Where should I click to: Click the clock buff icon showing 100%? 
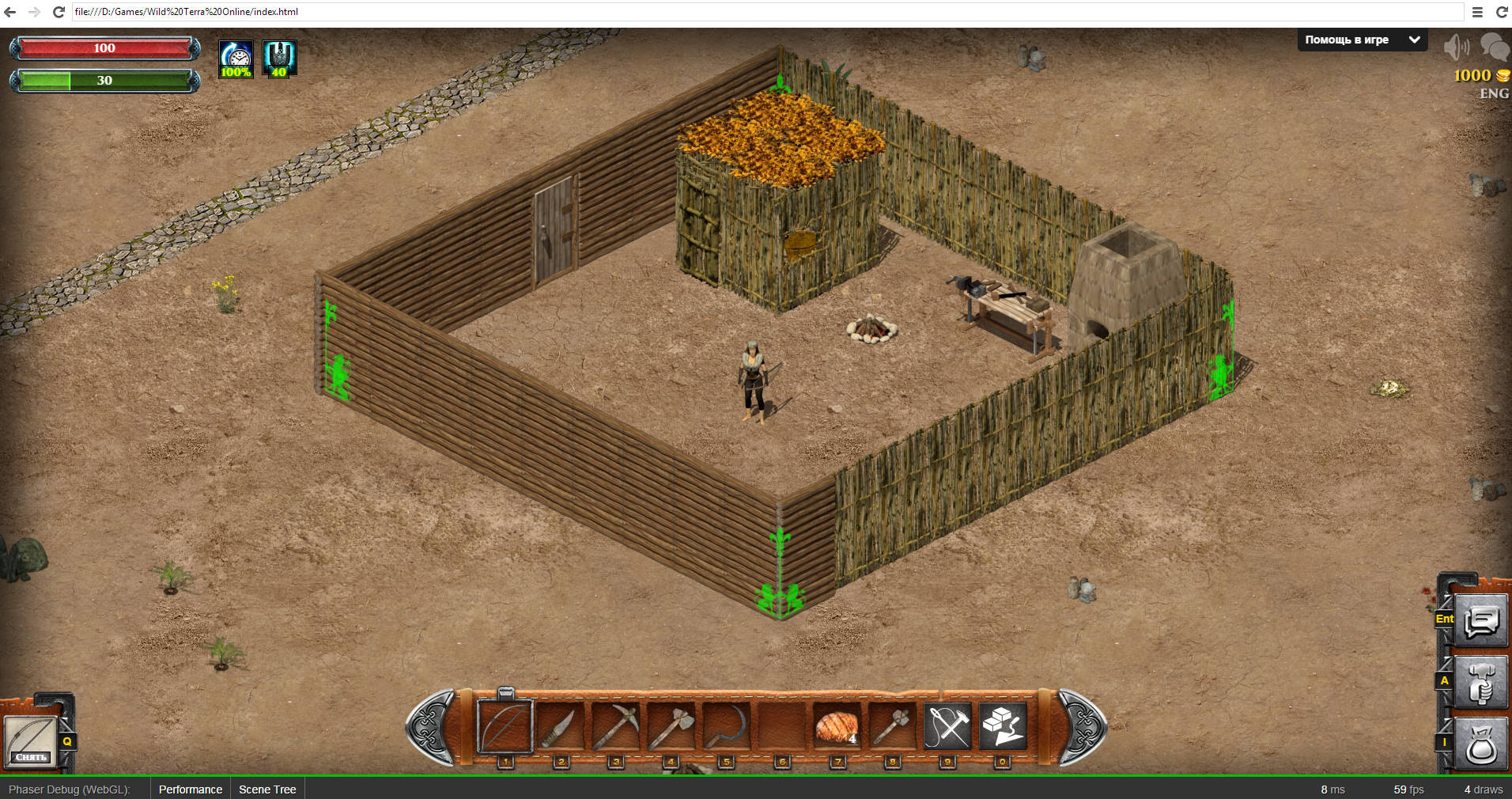coord(236,59)
